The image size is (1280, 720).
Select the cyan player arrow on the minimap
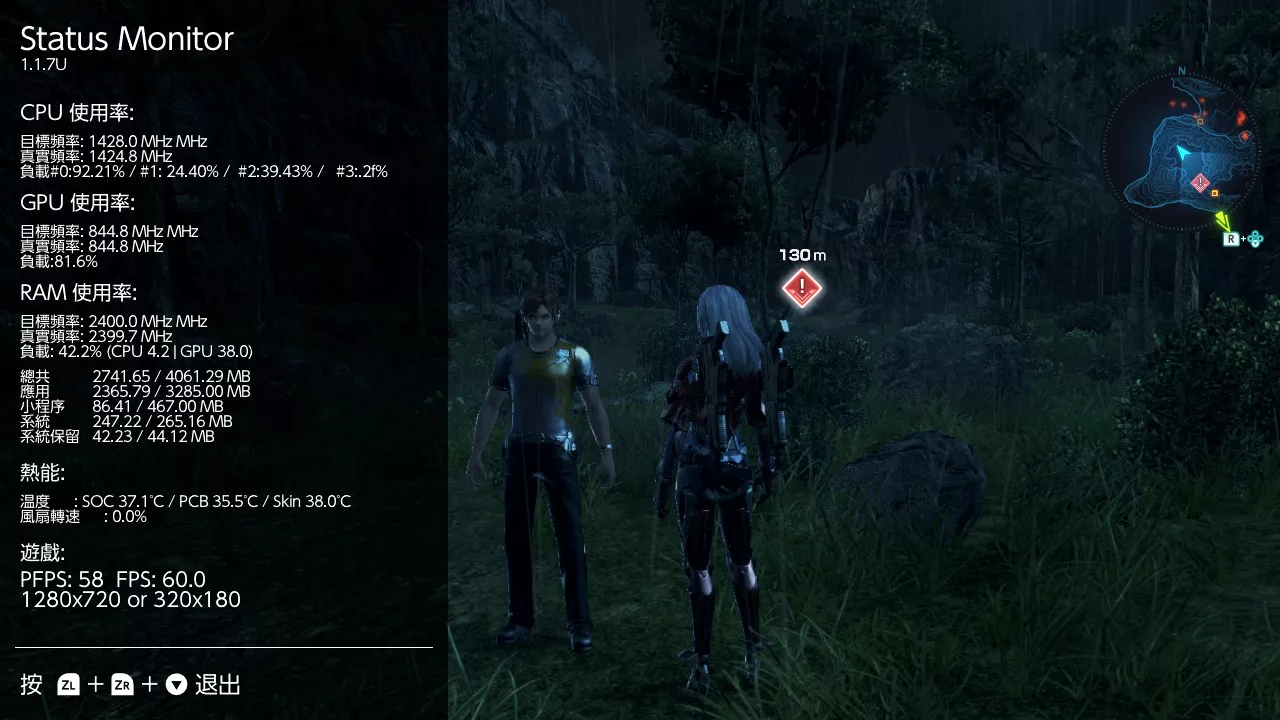pos(1183,153)
